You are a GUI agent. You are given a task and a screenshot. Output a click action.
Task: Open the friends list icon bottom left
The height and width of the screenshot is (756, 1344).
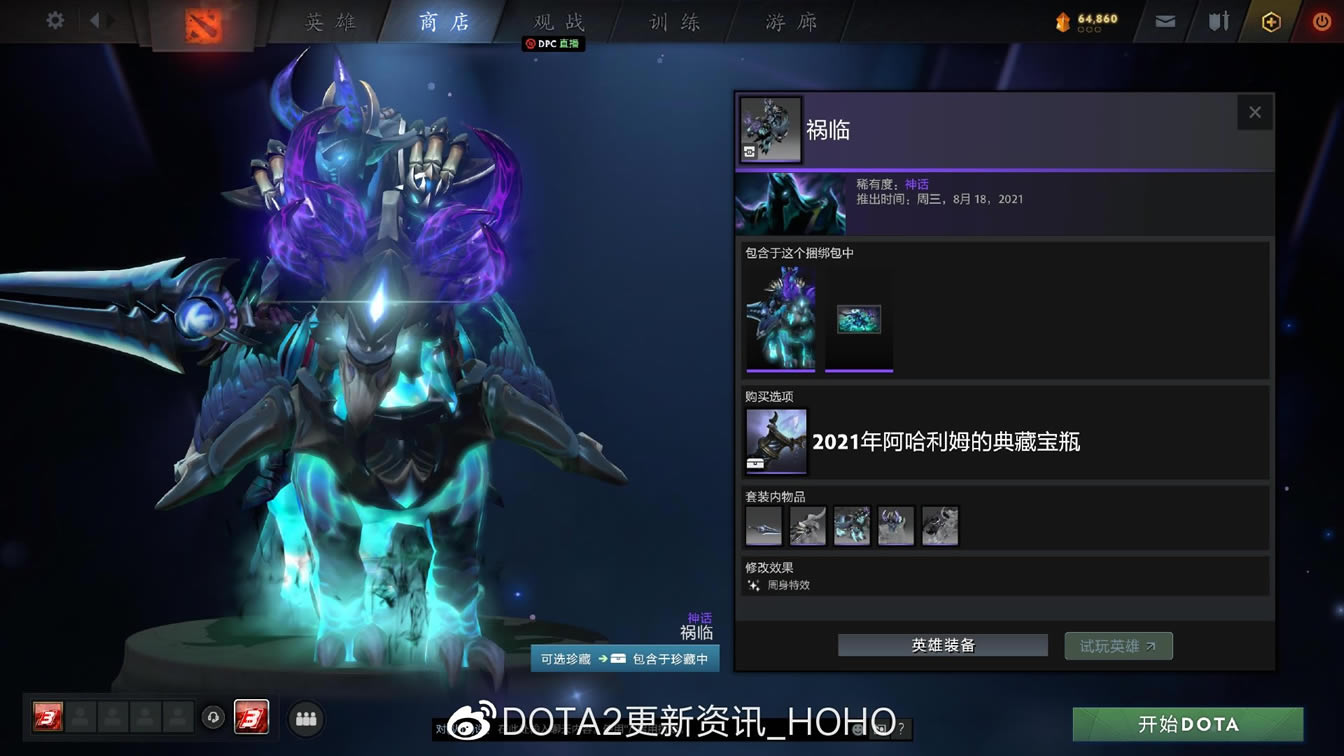pos(306,718)
